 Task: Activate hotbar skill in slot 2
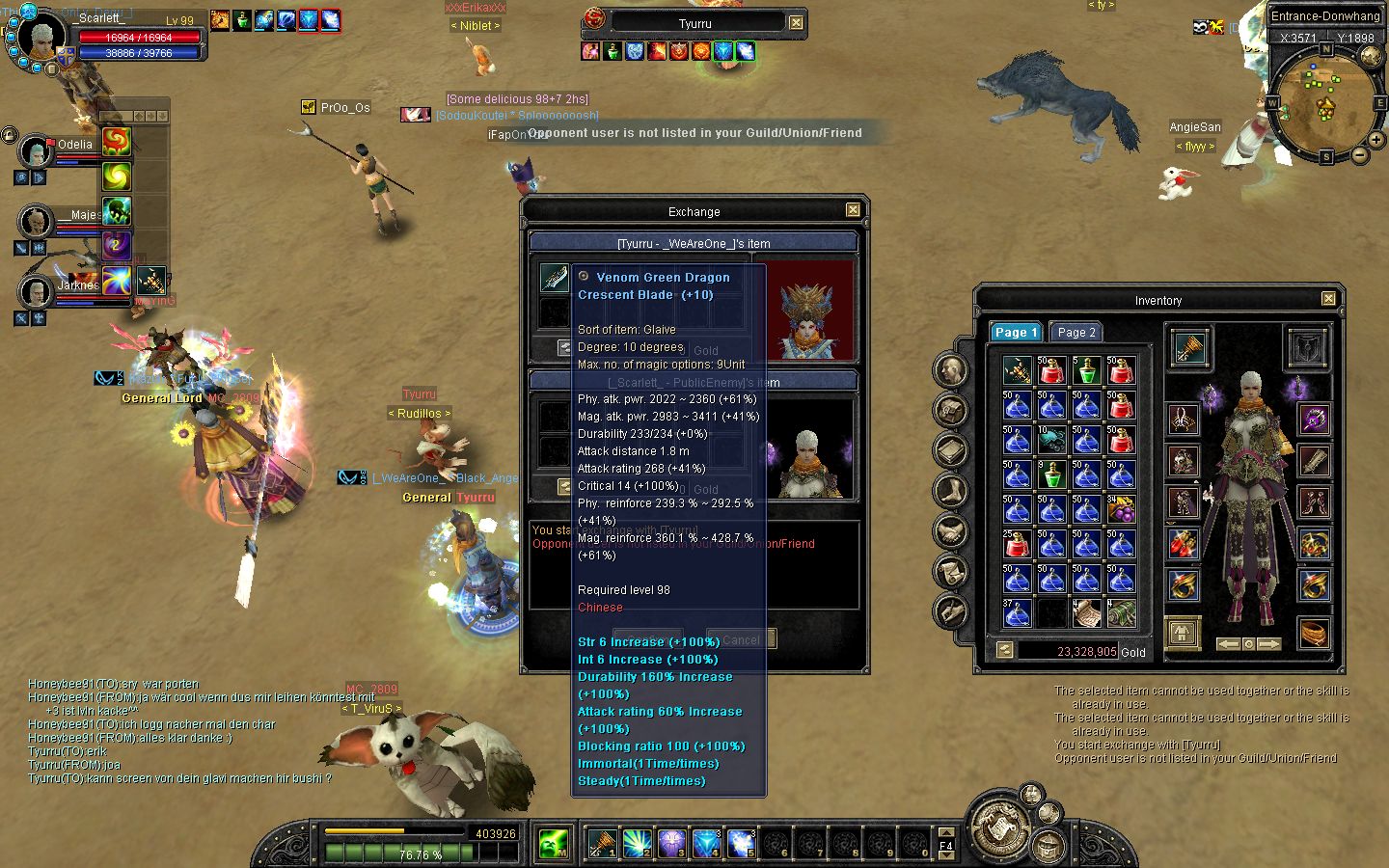(638, 844)
